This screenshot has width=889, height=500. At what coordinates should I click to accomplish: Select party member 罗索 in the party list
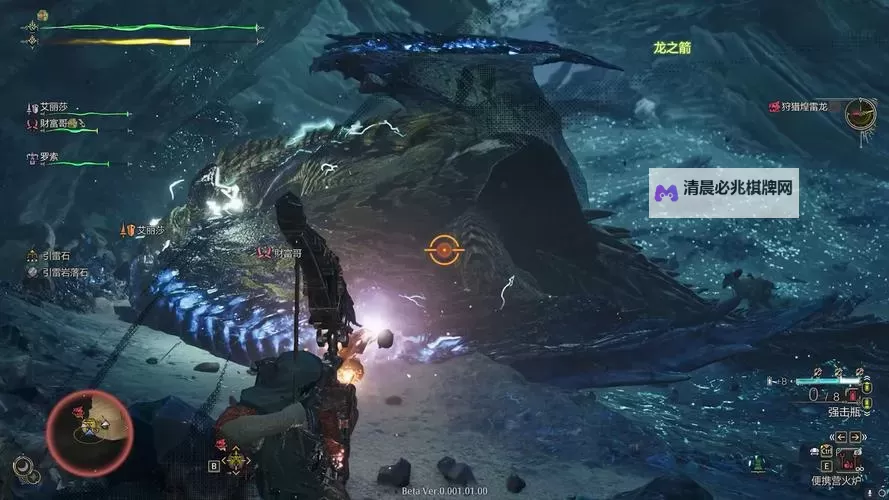pos(51,157)
